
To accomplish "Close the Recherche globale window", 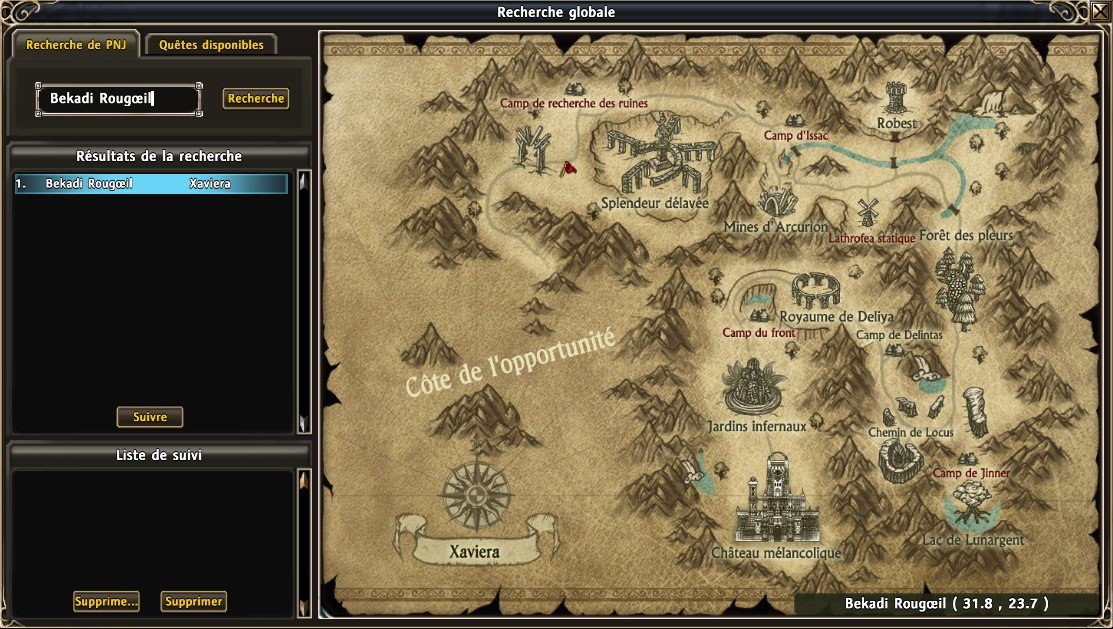I will click(x=1099, y=12).
